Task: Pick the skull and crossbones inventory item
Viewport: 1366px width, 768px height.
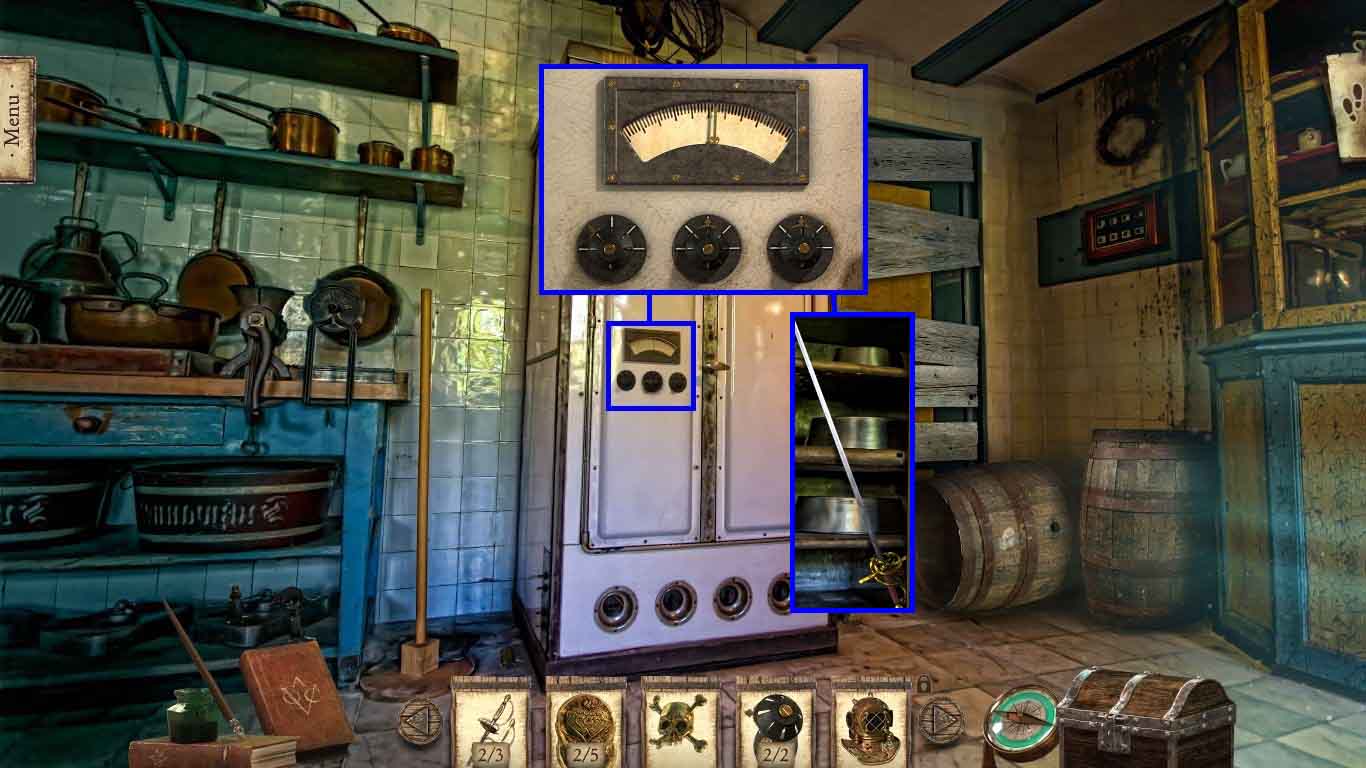Action: click(676, 722)
